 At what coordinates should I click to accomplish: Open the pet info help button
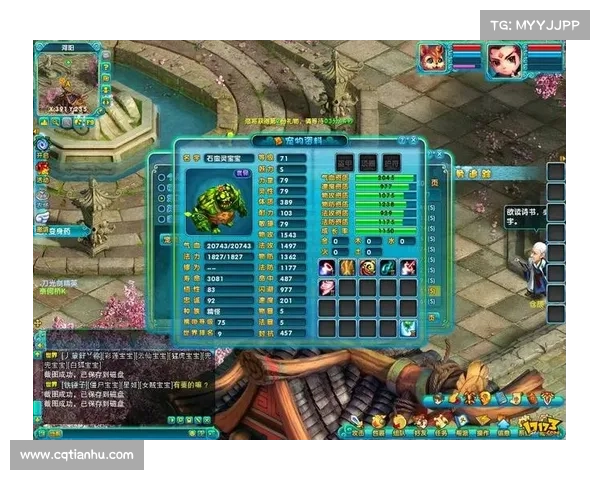(x=402, y=142)
